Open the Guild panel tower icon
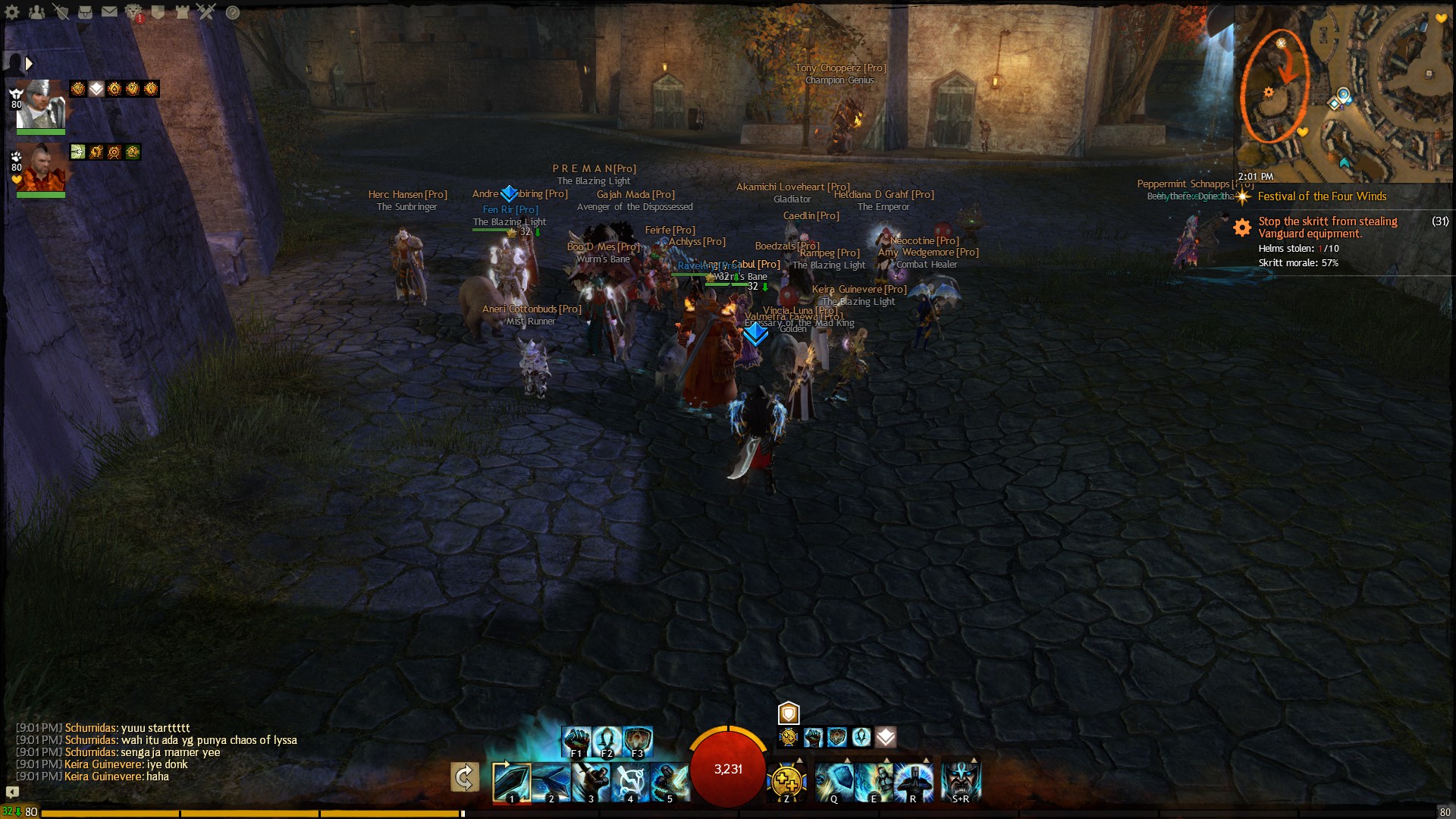Viewport: 1456px width, 819px height. point(182,13)
